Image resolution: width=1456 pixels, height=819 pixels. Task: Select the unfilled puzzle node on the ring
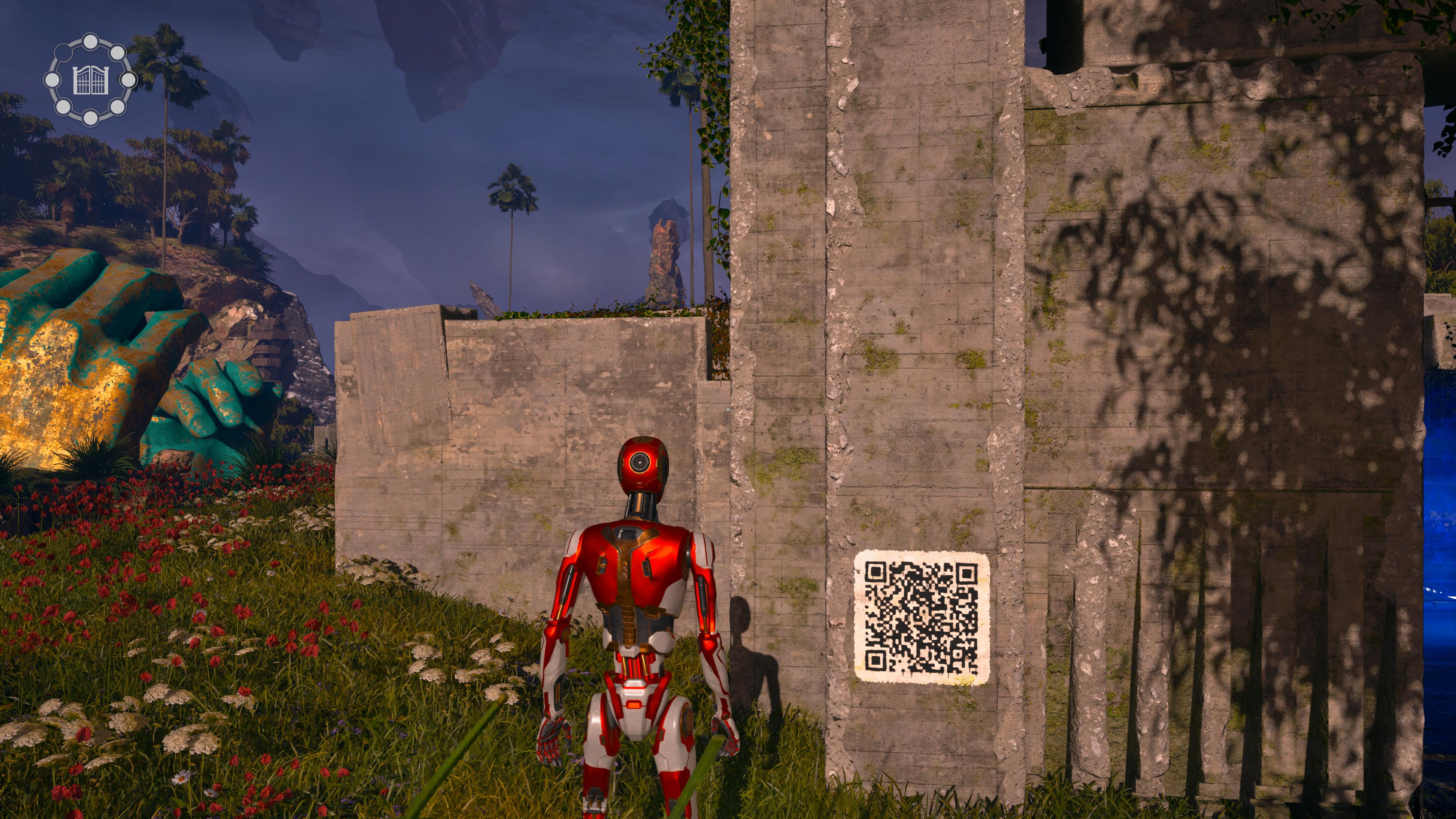[64, 53]
